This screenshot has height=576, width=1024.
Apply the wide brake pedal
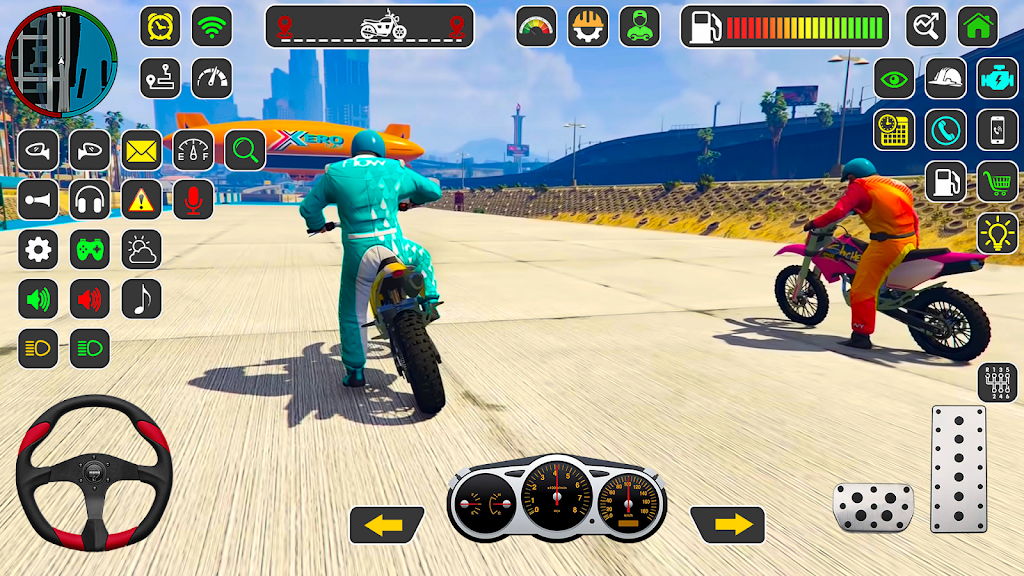[873, 507]
